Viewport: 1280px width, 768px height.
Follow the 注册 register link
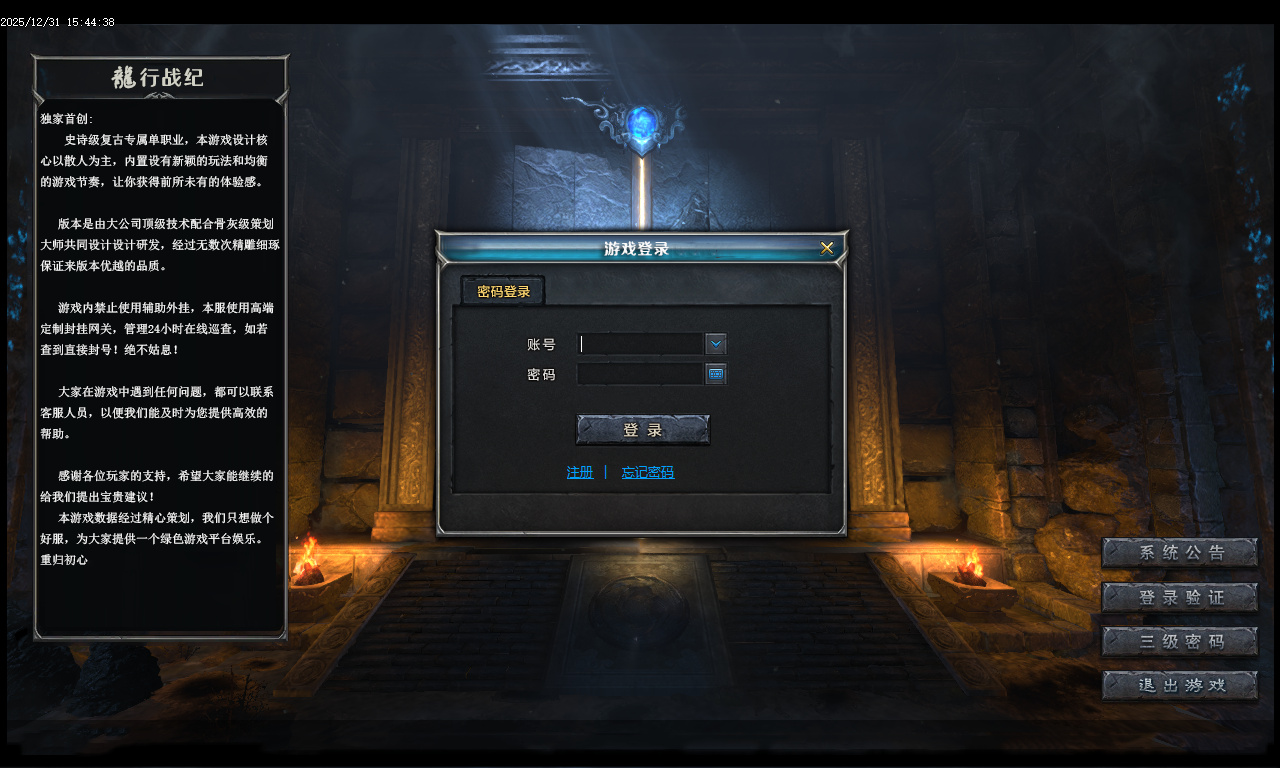point(580,472)
